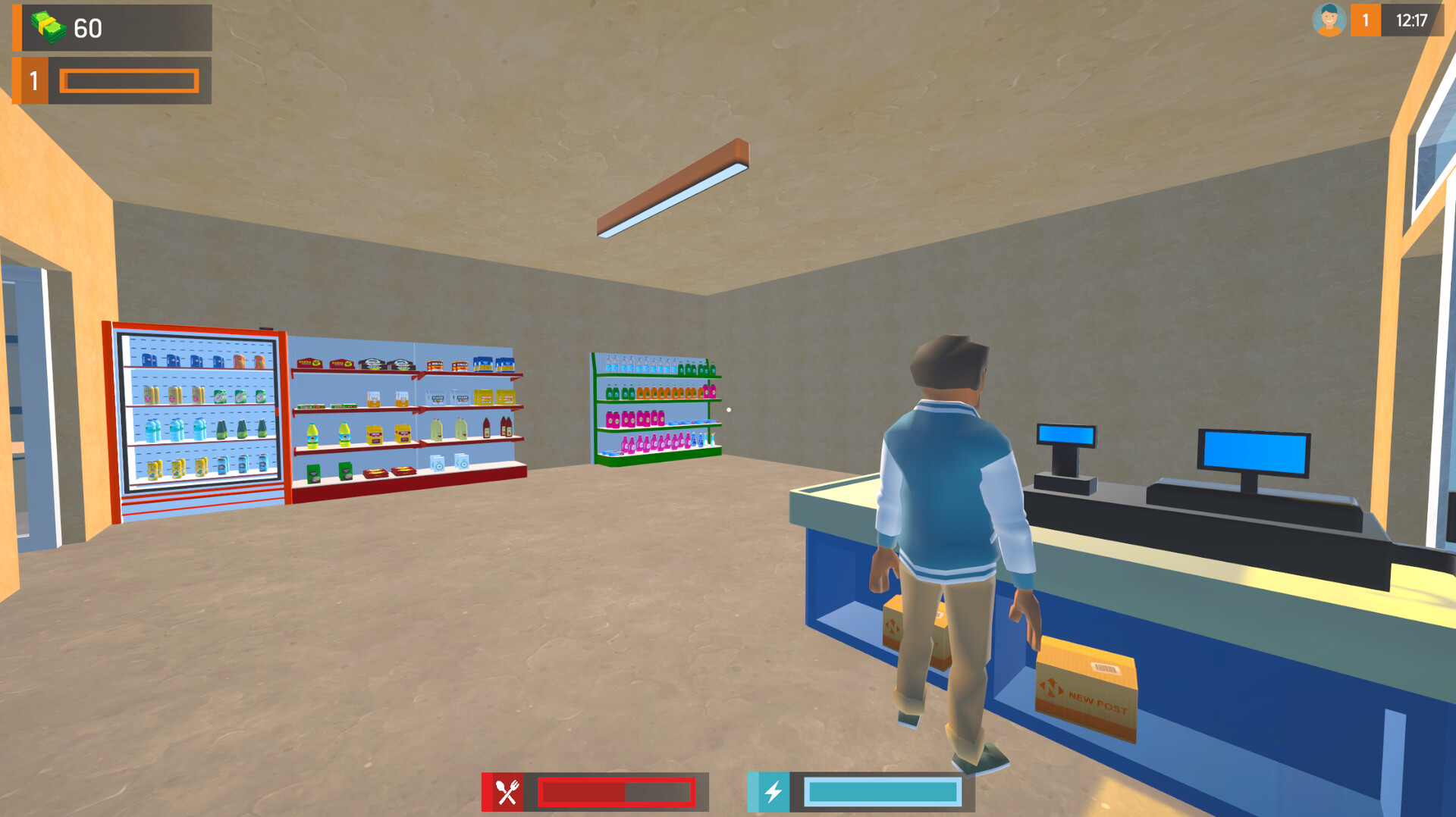Open the player avatar portrait top right
This screenshot has height=817, width=1456.
(1329, 20)
